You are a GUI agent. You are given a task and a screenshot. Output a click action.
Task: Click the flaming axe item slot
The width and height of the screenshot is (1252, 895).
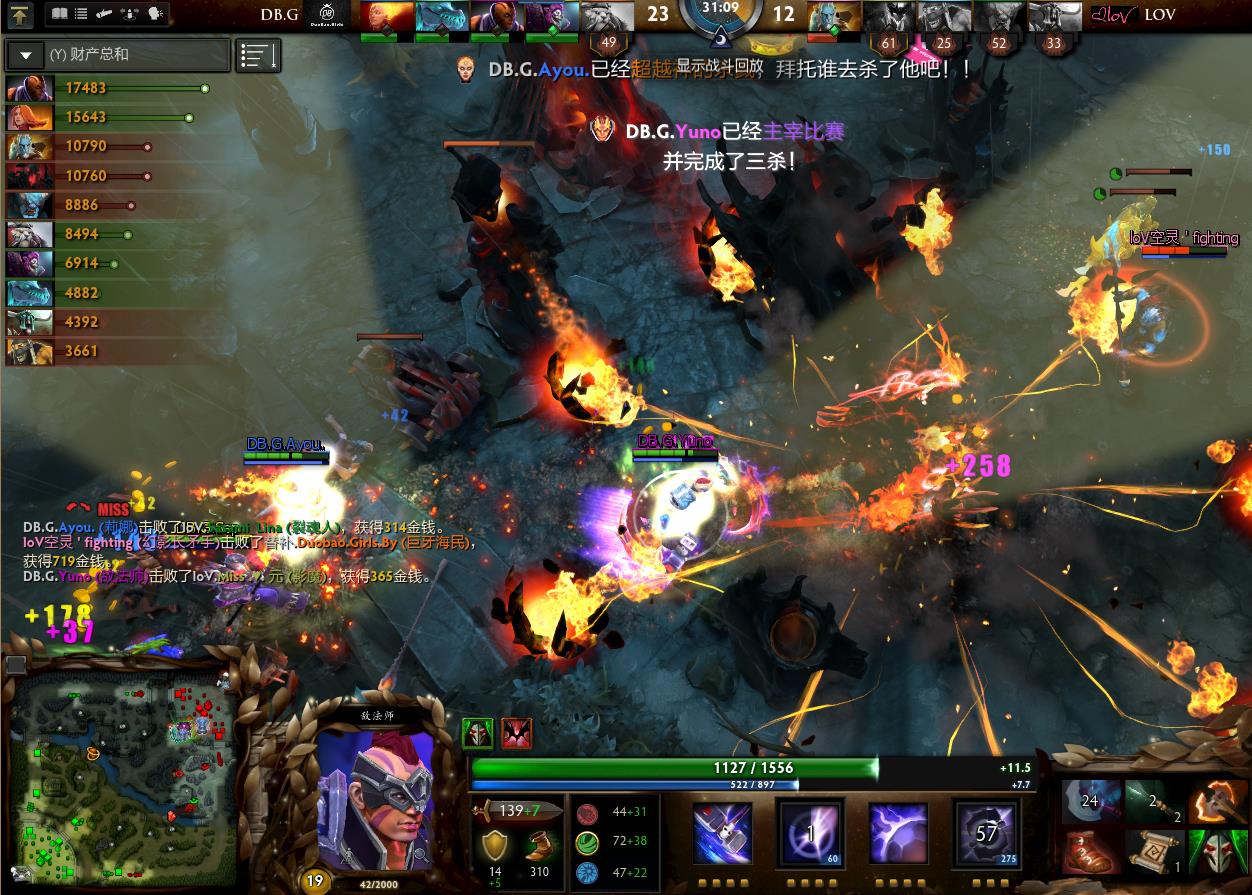click(x=1216, y=801)
